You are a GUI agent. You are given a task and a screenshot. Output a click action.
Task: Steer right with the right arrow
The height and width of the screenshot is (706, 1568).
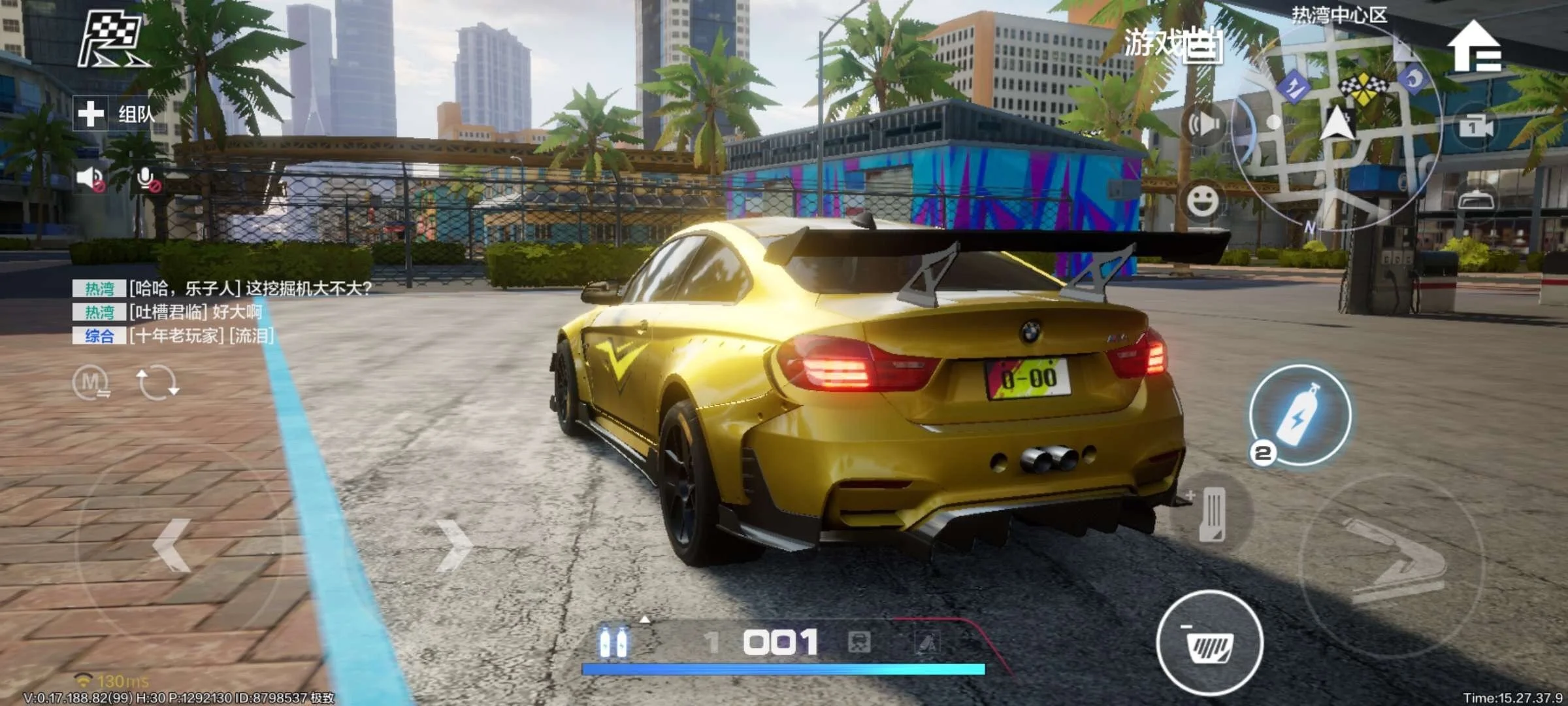coord(454,546)
